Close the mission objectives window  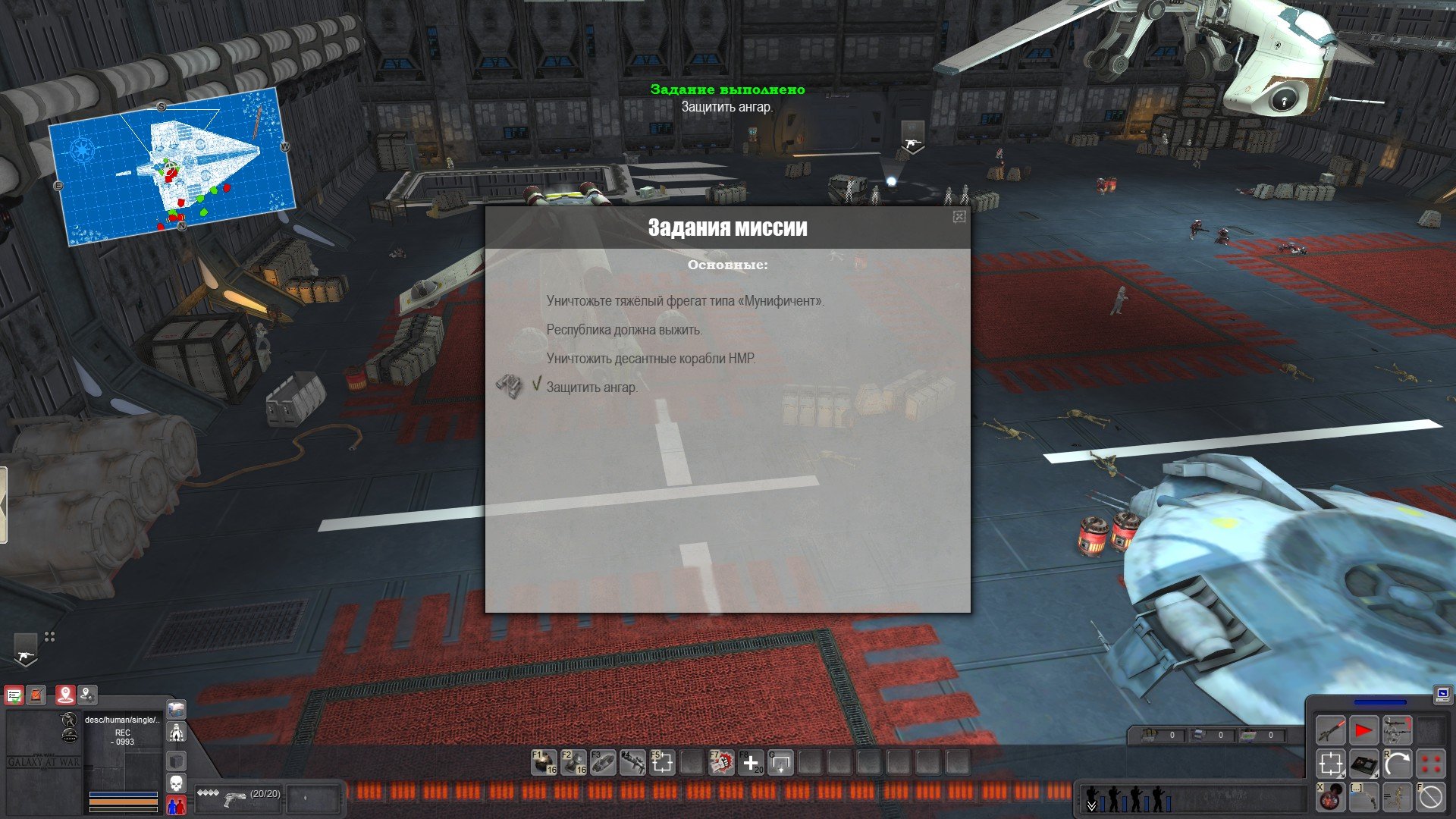(x=959, y=217)
